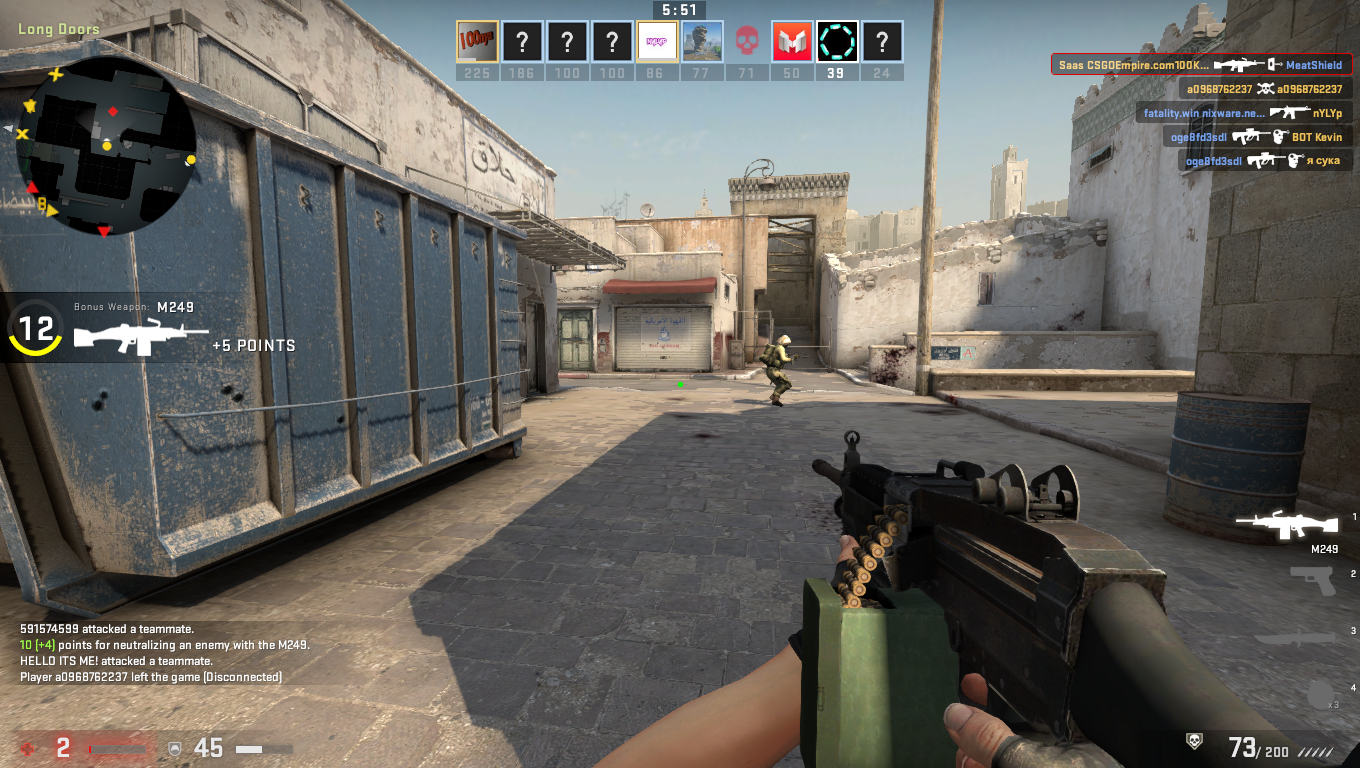Click the teal dashed circle player avatar
1360x768 pixels.
click(x=837, y=42)
